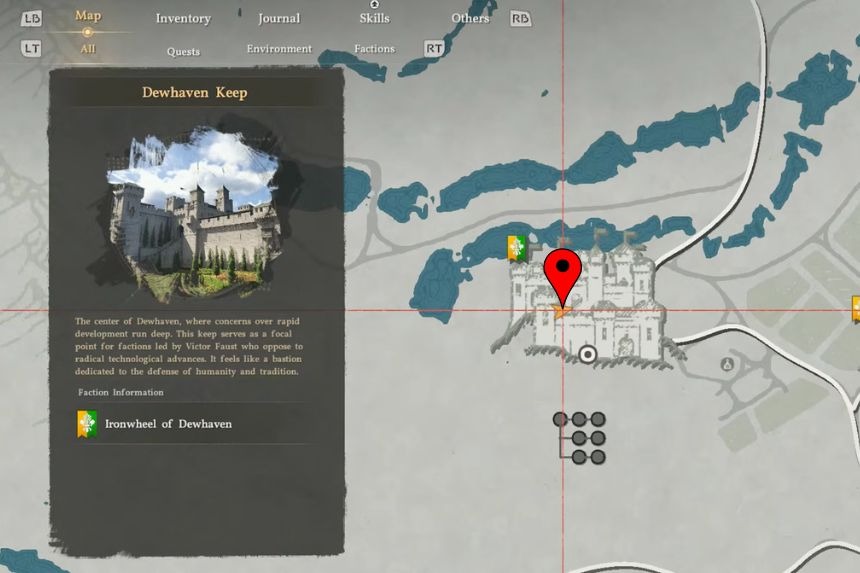Viewport: 860px width, 573px height.
Task: Switch to the Inventory tab
Action: 183,18
